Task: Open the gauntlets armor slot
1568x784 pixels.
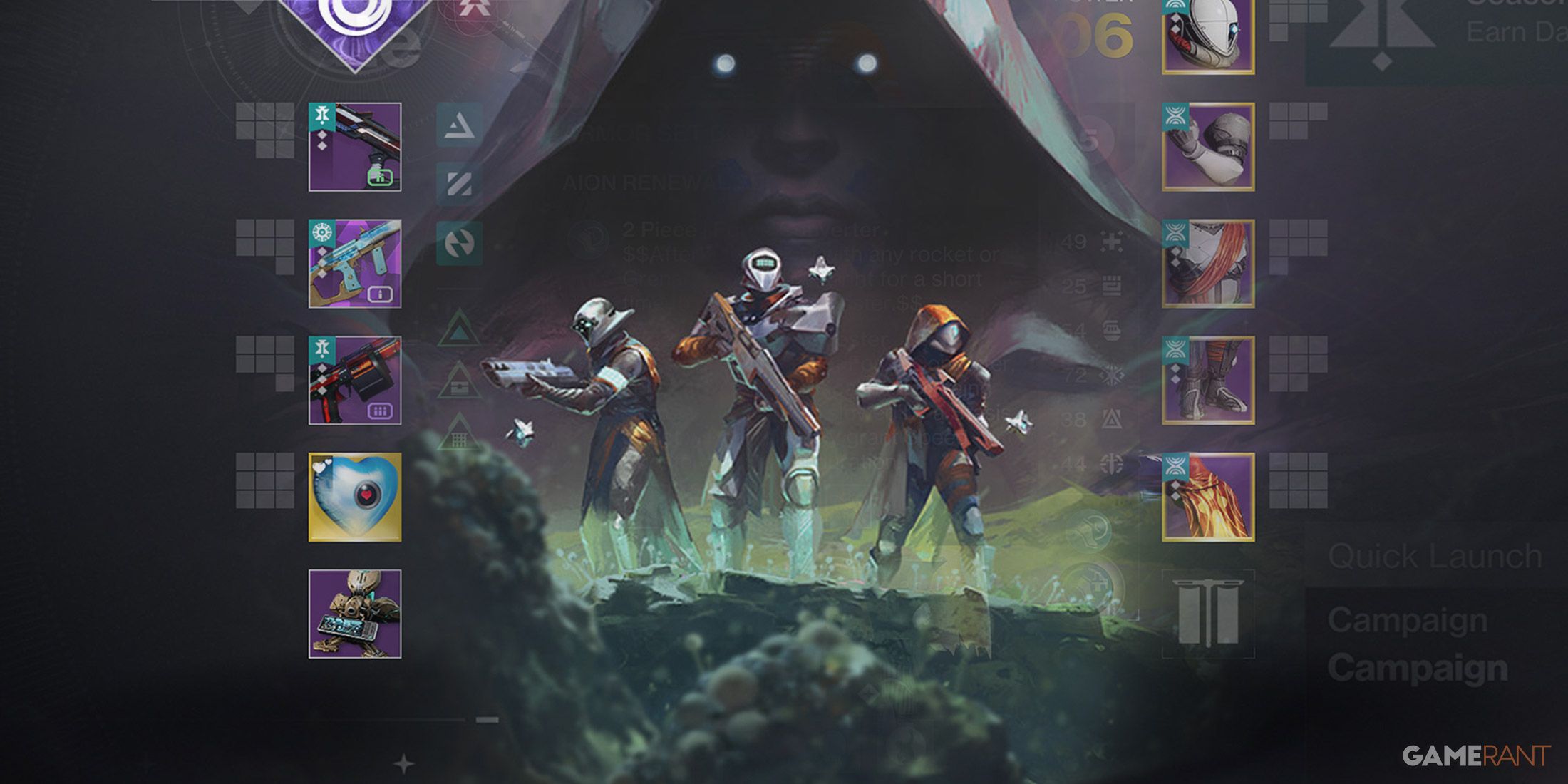Action: tap(1208, 147)
